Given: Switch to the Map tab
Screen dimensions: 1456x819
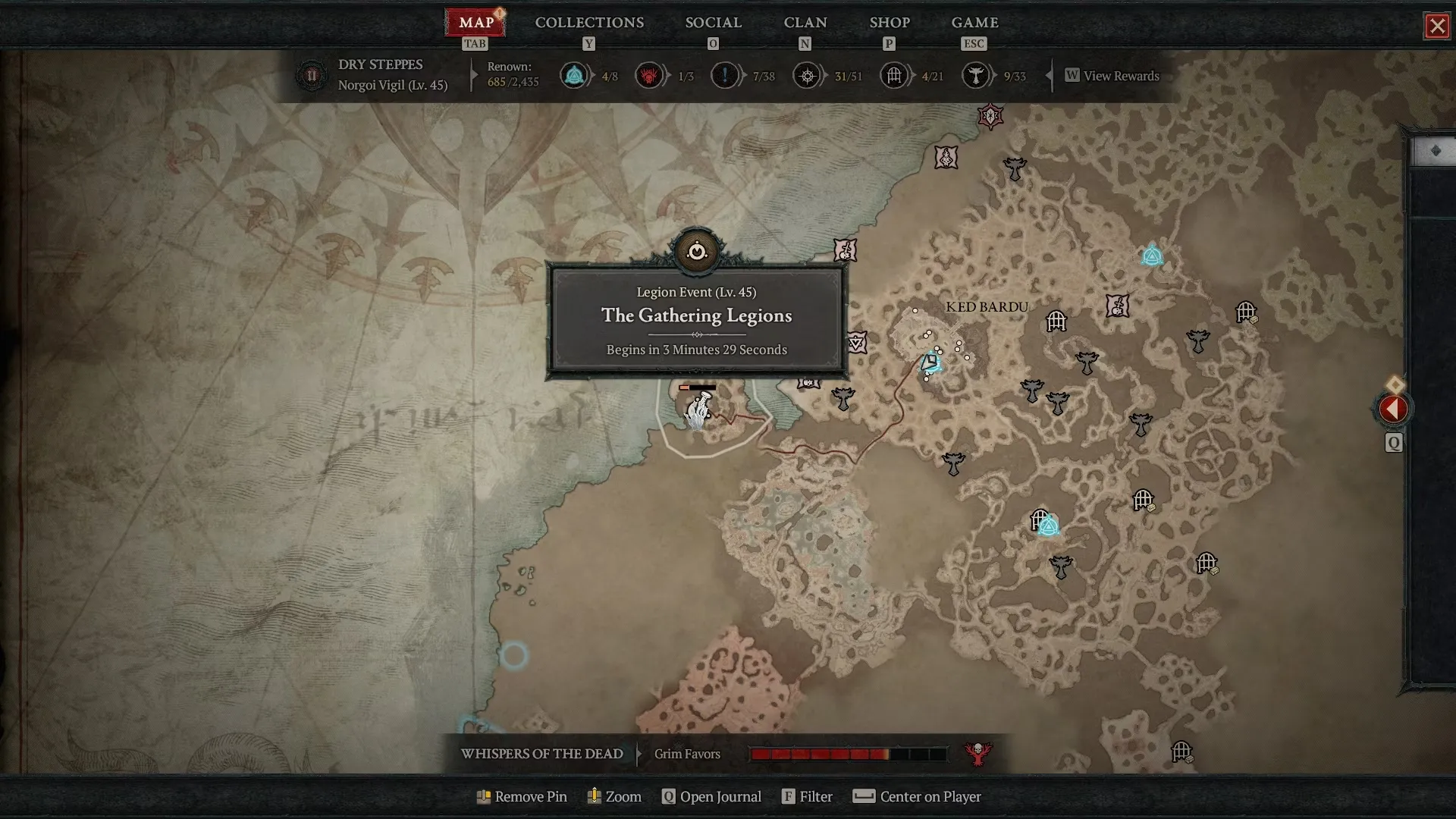Looking at the screenshot, I should [475, 23].
